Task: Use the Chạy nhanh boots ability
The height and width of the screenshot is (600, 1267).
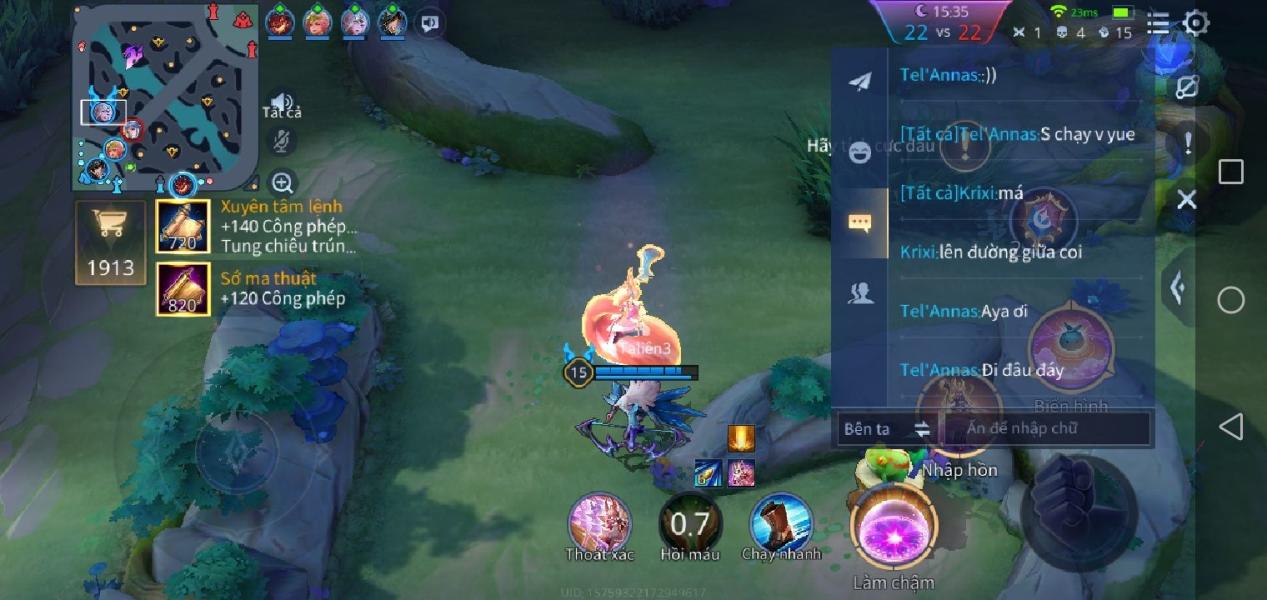Action: click(781, 523)
